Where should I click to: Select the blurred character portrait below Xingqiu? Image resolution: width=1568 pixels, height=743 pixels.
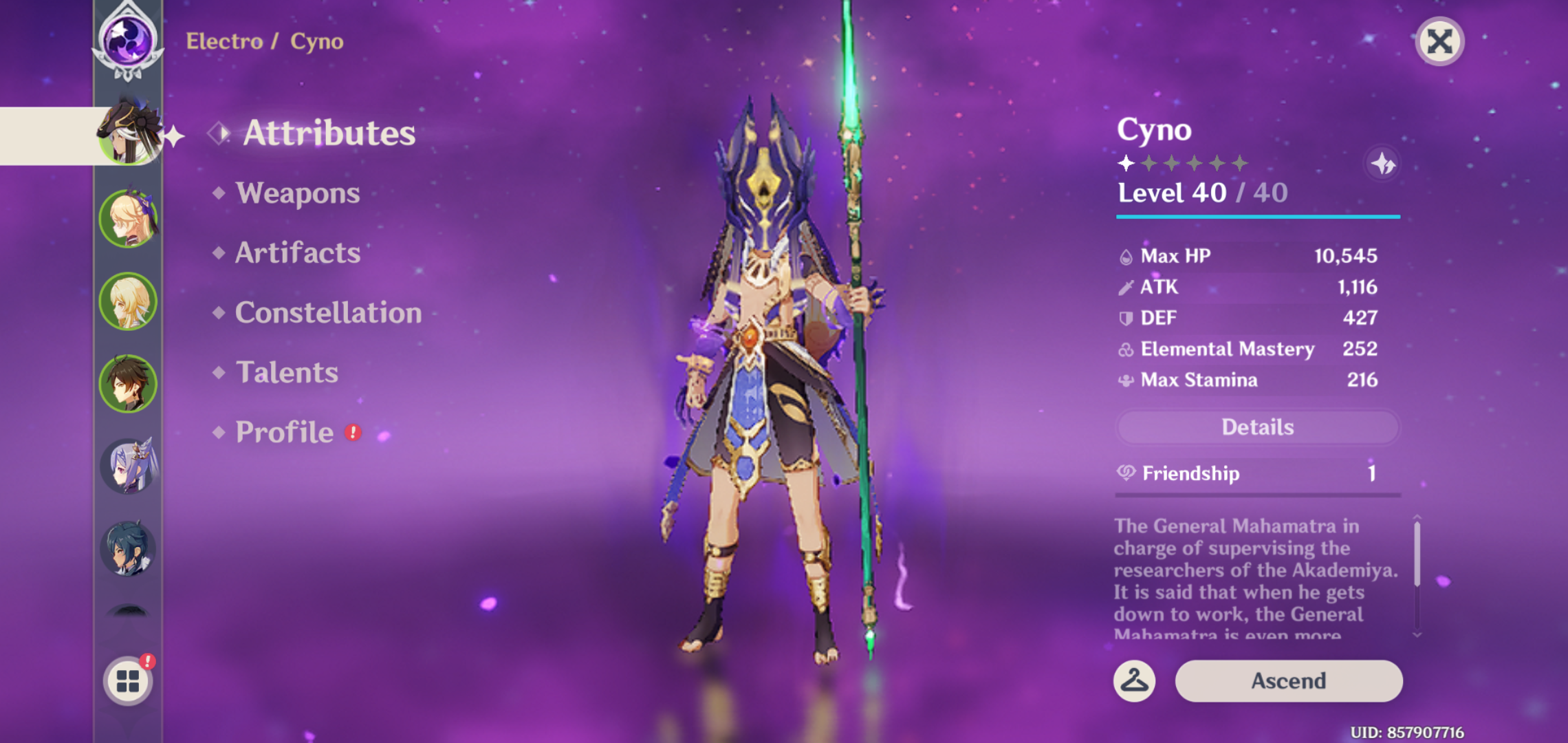[128, 619]
